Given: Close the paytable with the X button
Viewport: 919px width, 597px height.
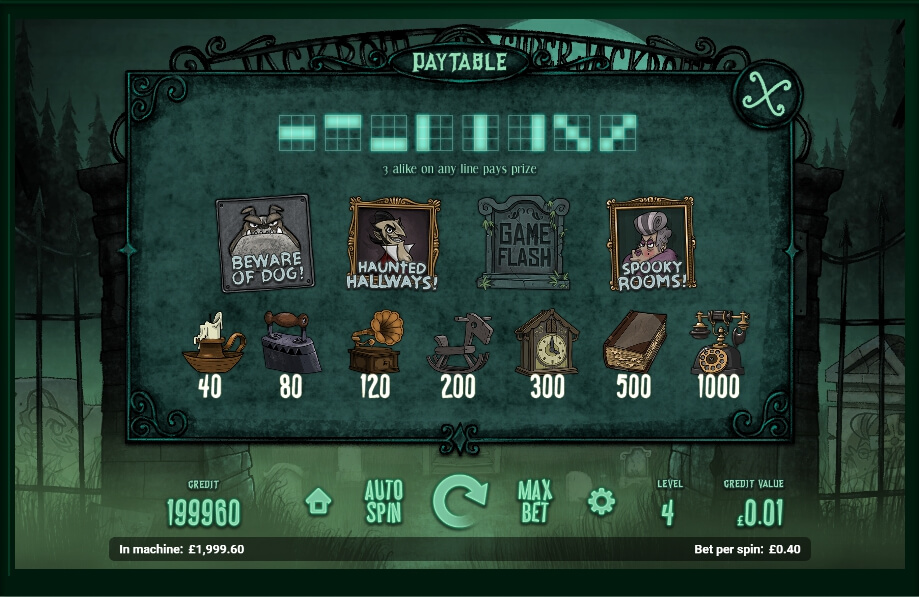Looking at the screenshot, I should 767,95.
